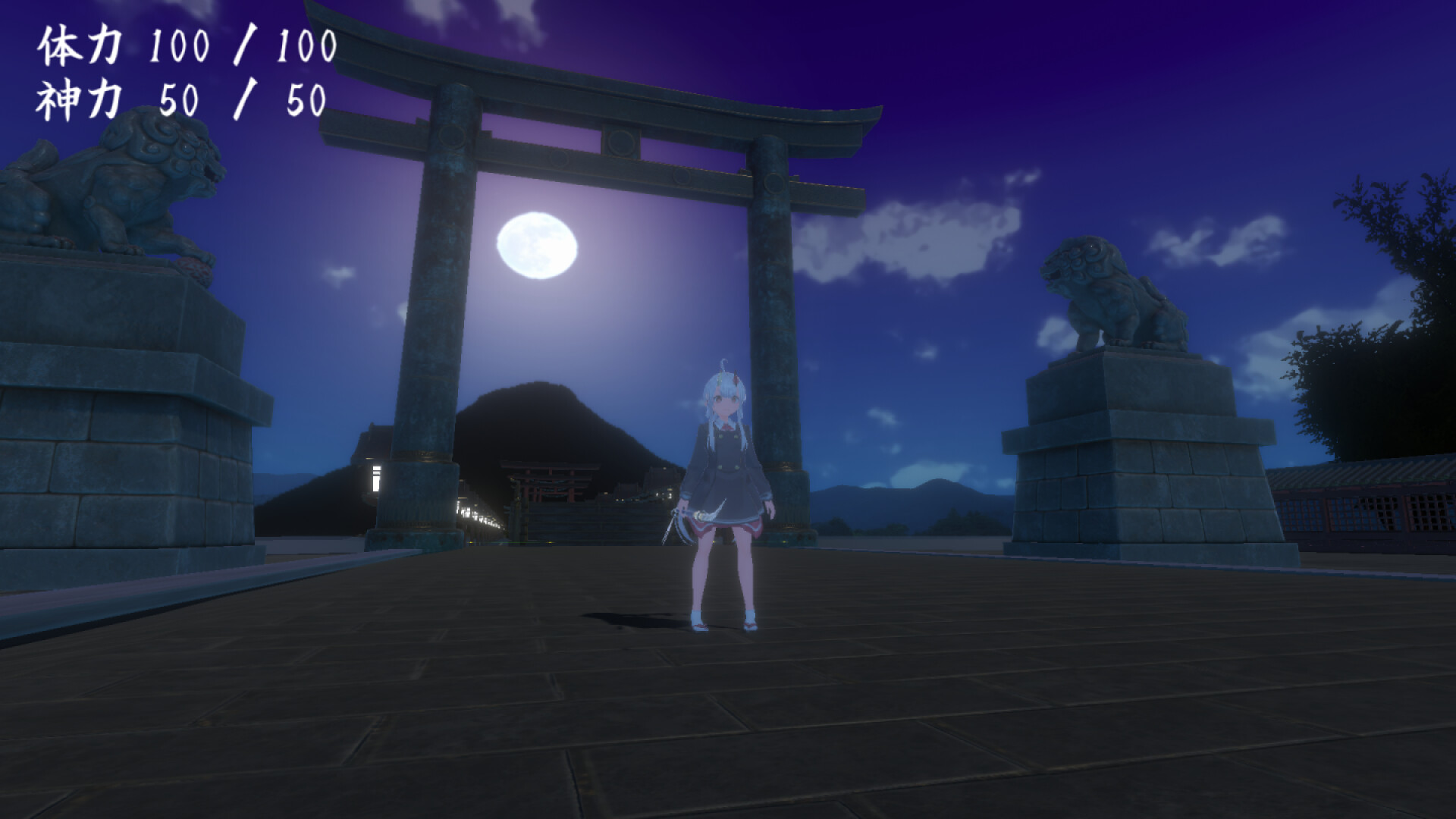
Task: Click the 50/50 spirit value
Action: coord(243,97)
